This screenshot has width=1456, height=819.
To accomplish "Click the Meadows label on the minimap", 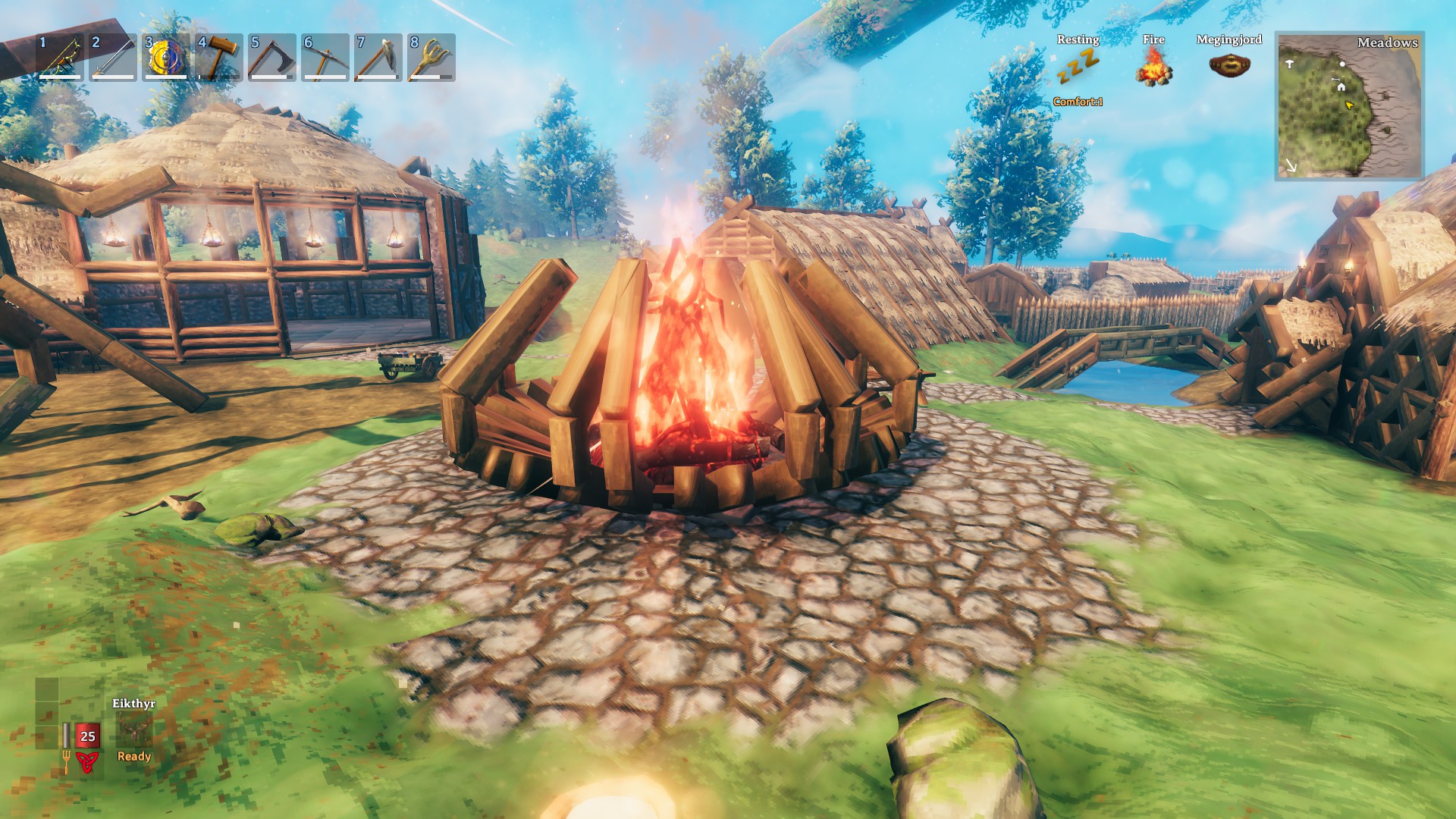I will pos(1389,43).
